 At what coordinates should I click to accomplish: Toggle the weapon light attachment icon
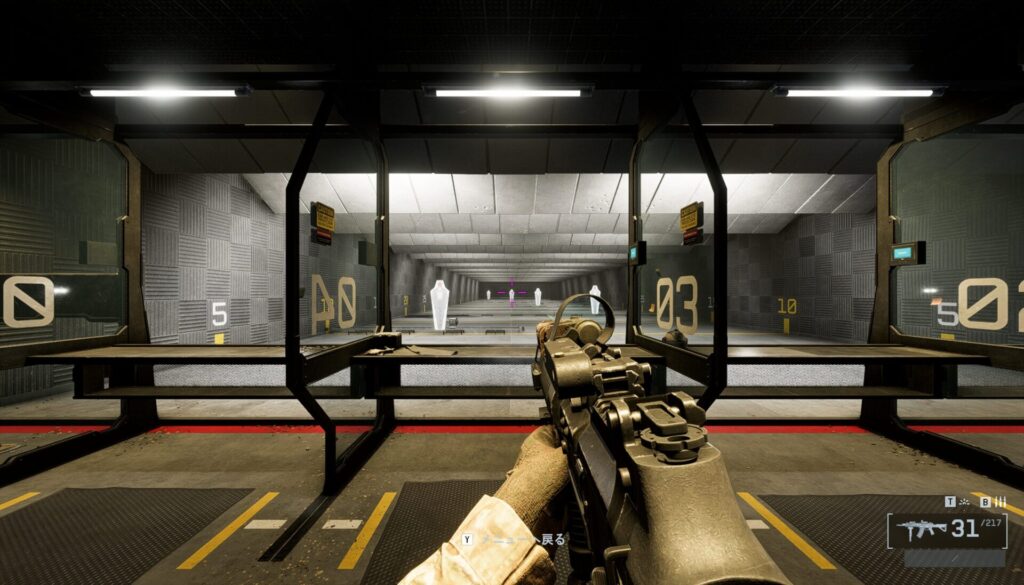[x=963, y=501]
